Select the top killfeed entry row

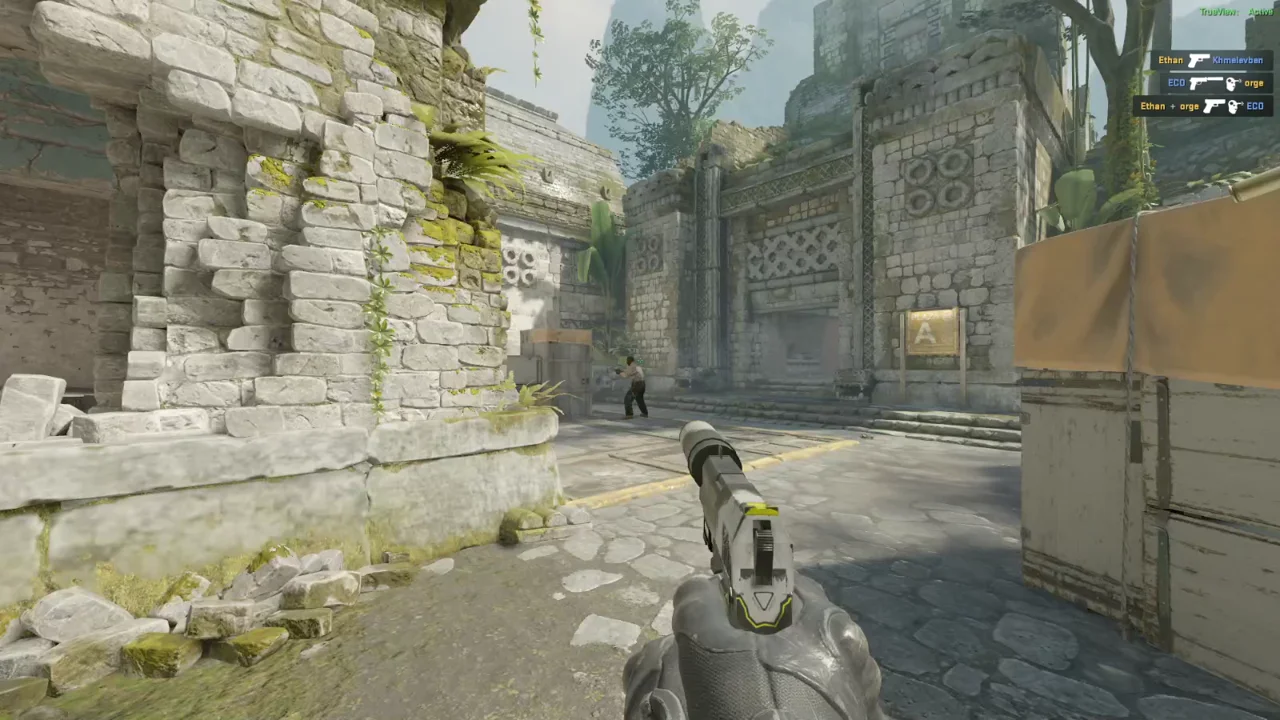point(1210,60)
